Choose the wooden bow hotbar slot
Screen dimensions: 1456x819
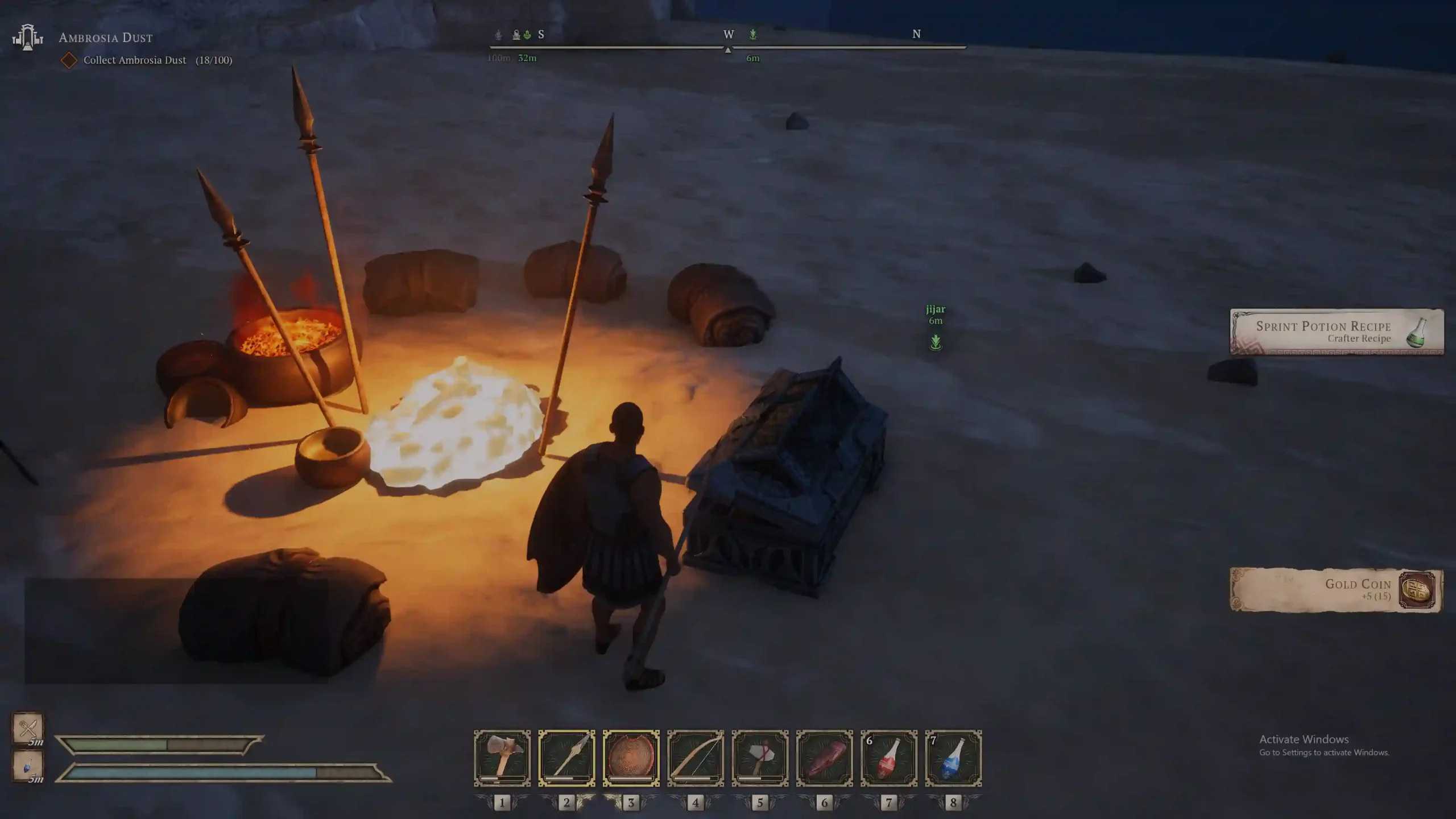pyautogui.click(x=696, y=758)
